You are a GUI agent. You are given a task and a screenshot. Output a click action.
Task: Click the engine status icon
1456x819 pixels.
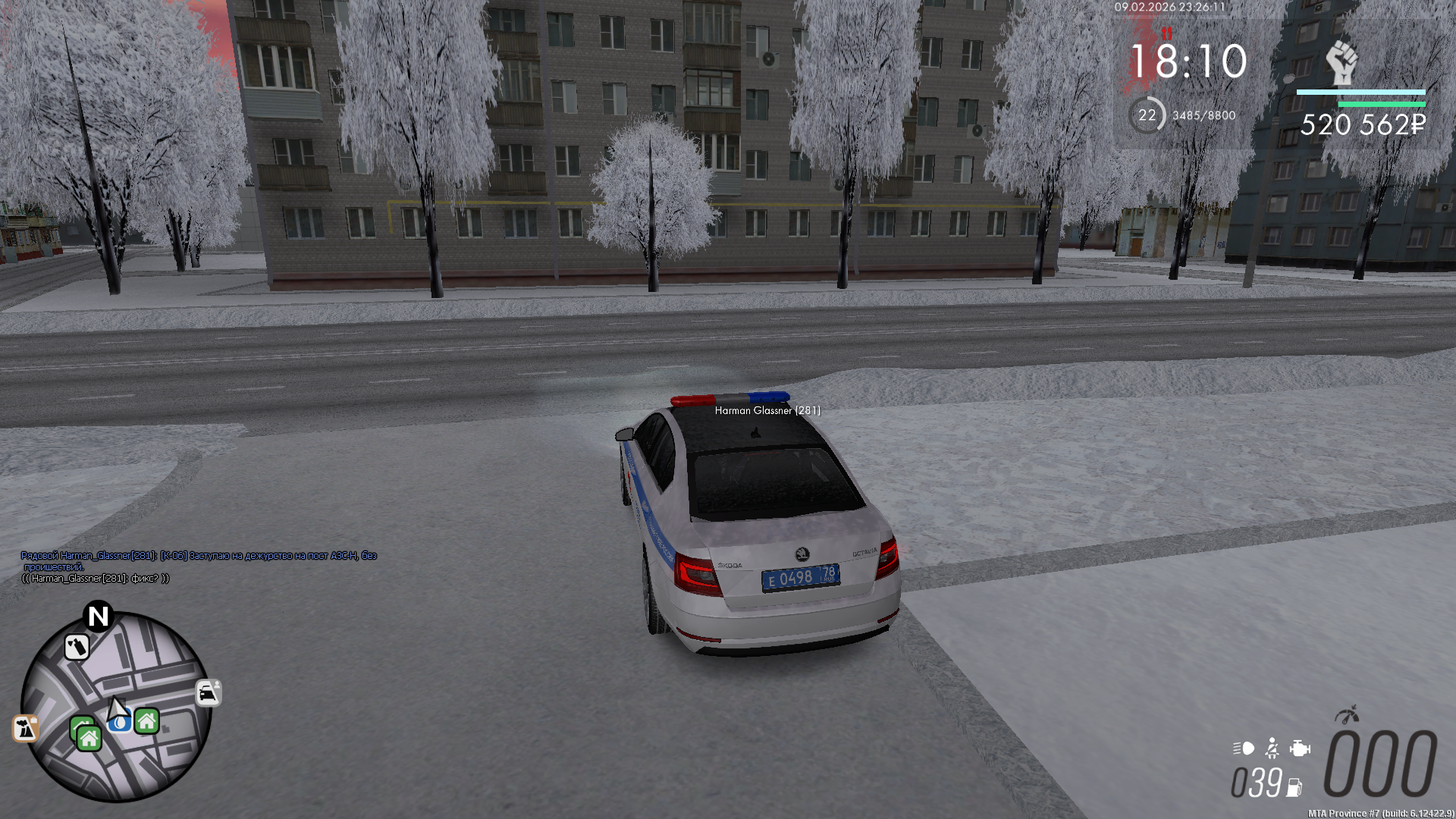click(1300, 748)
